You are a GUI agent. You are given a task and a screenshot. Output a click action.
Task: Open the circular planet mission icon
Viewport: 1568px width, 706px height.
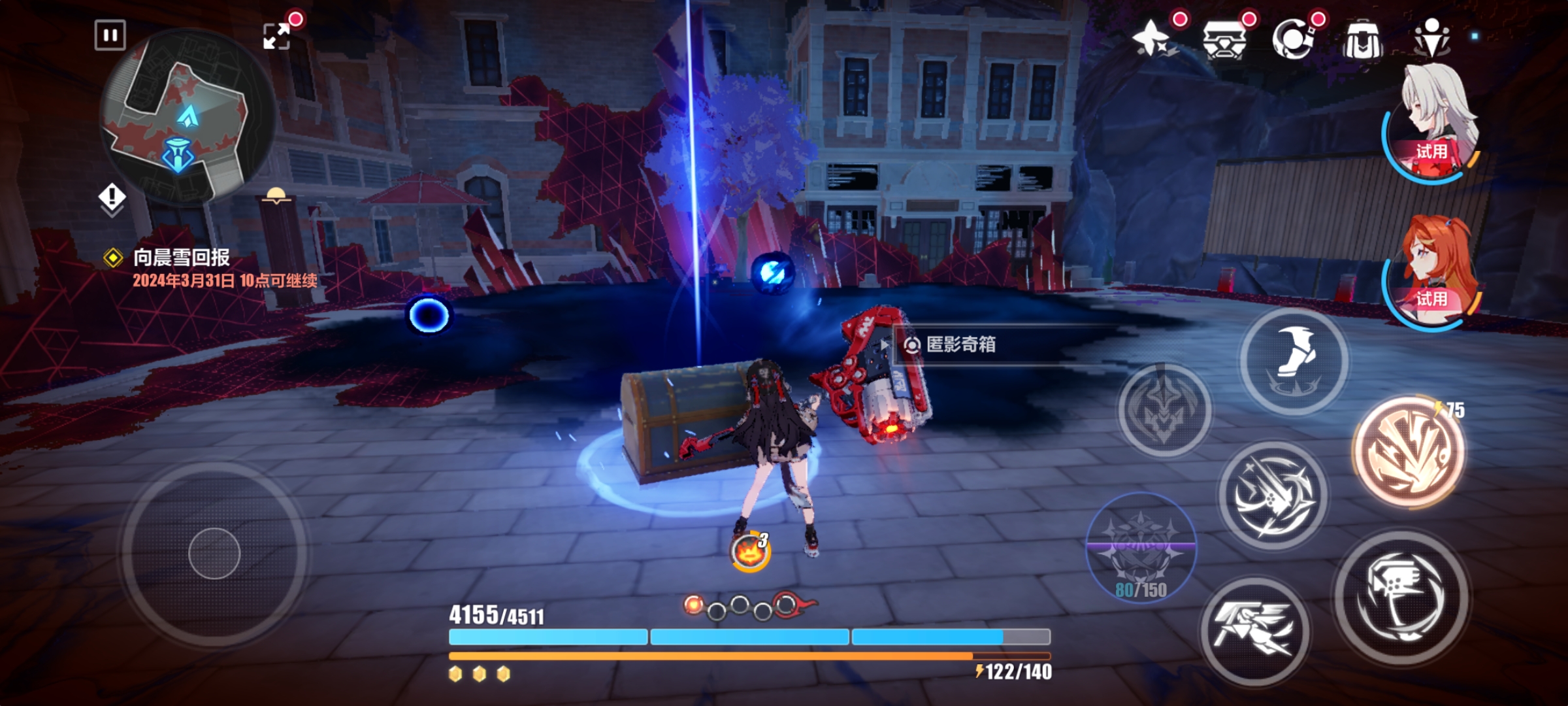[x=1294, y=38]
